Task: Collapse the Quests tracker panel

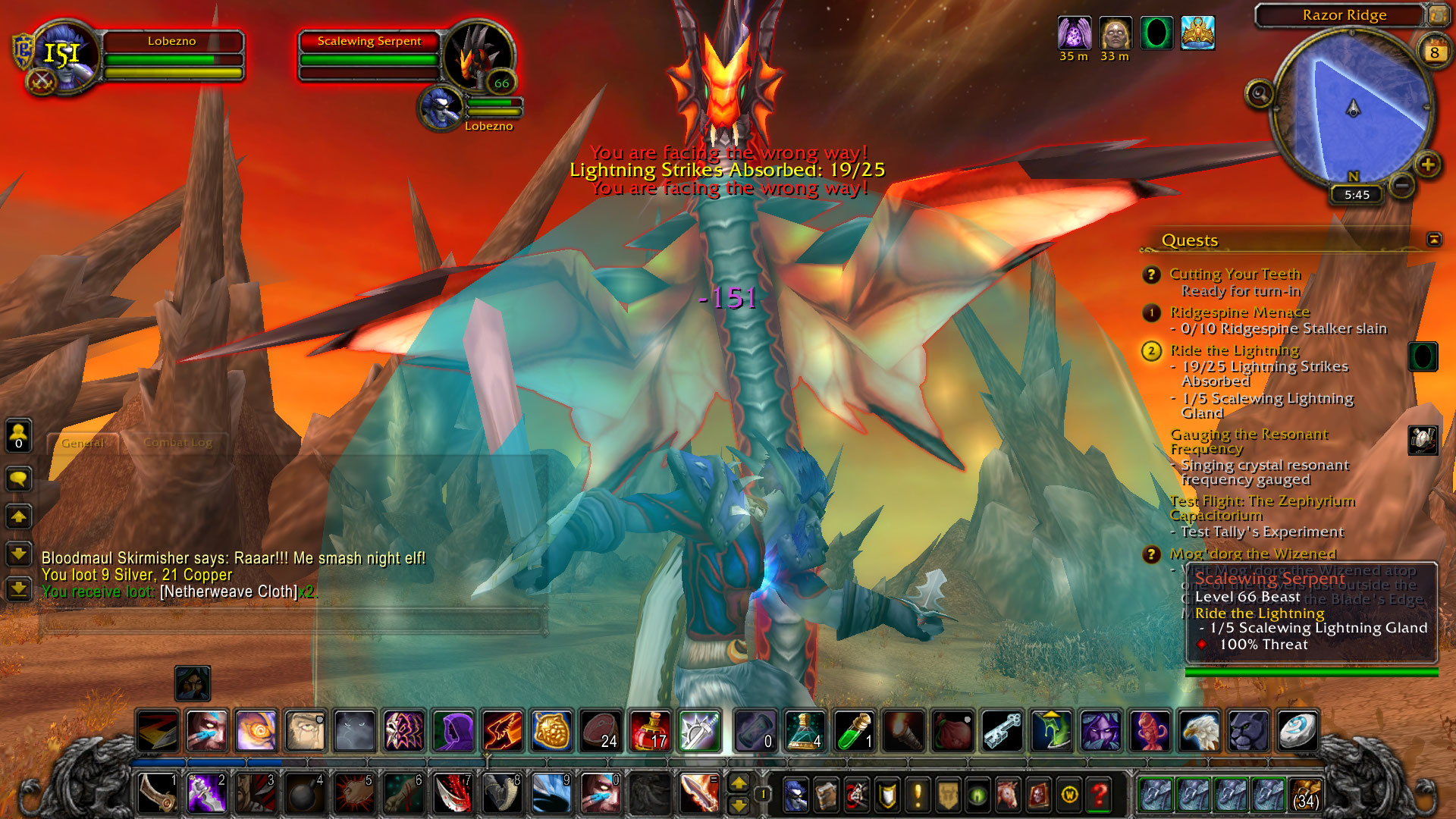Action: (1434, 240)
